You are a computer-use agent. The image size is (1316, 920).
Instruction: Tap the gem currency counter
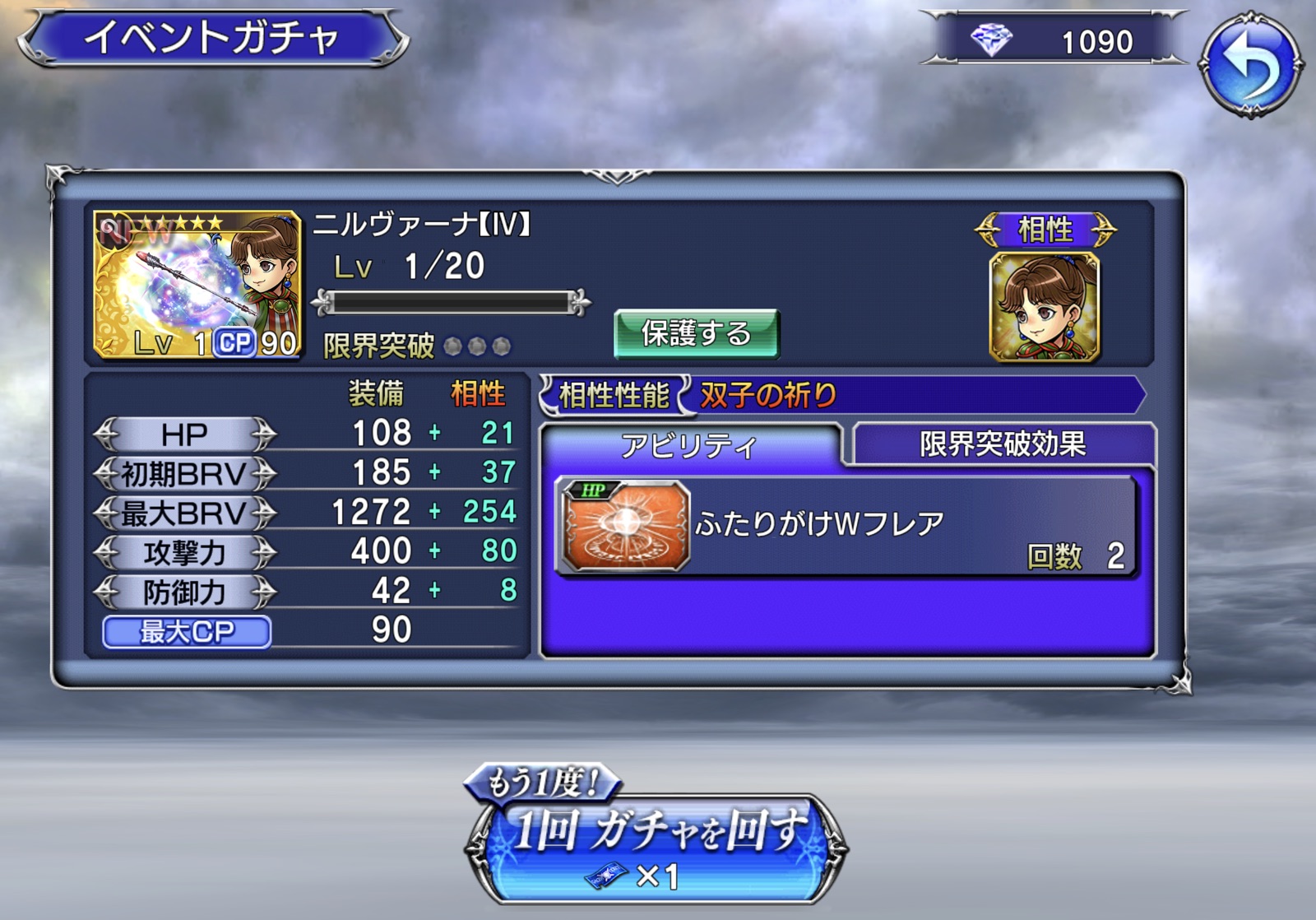pos(1054,40)
